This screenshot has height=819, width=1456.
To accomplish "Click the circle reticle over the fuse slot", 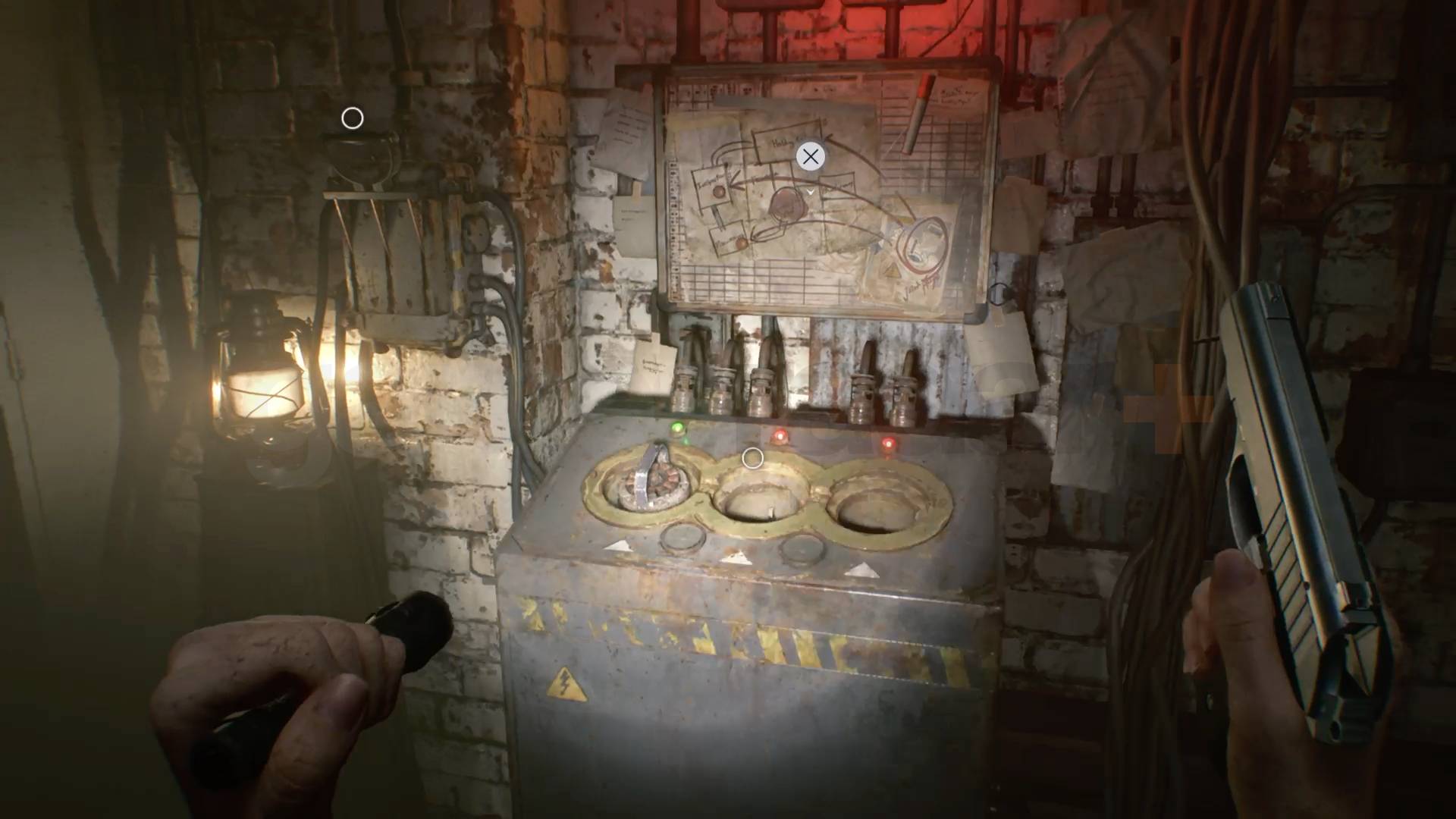I will (753, 457).
